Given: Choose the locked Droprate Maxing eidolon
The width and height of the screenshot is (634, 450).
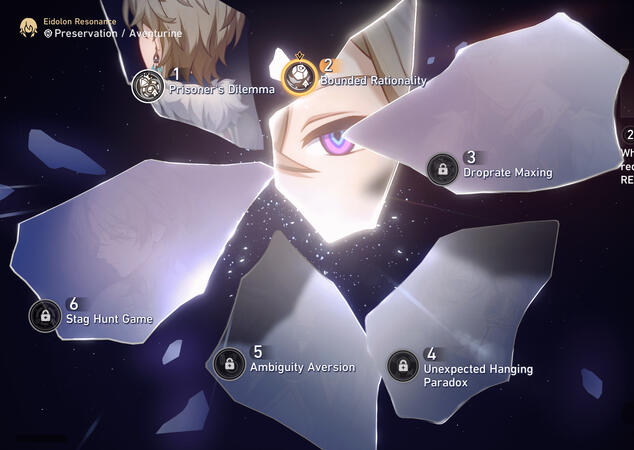Looking at the screenshot, I should click(442, 168).
